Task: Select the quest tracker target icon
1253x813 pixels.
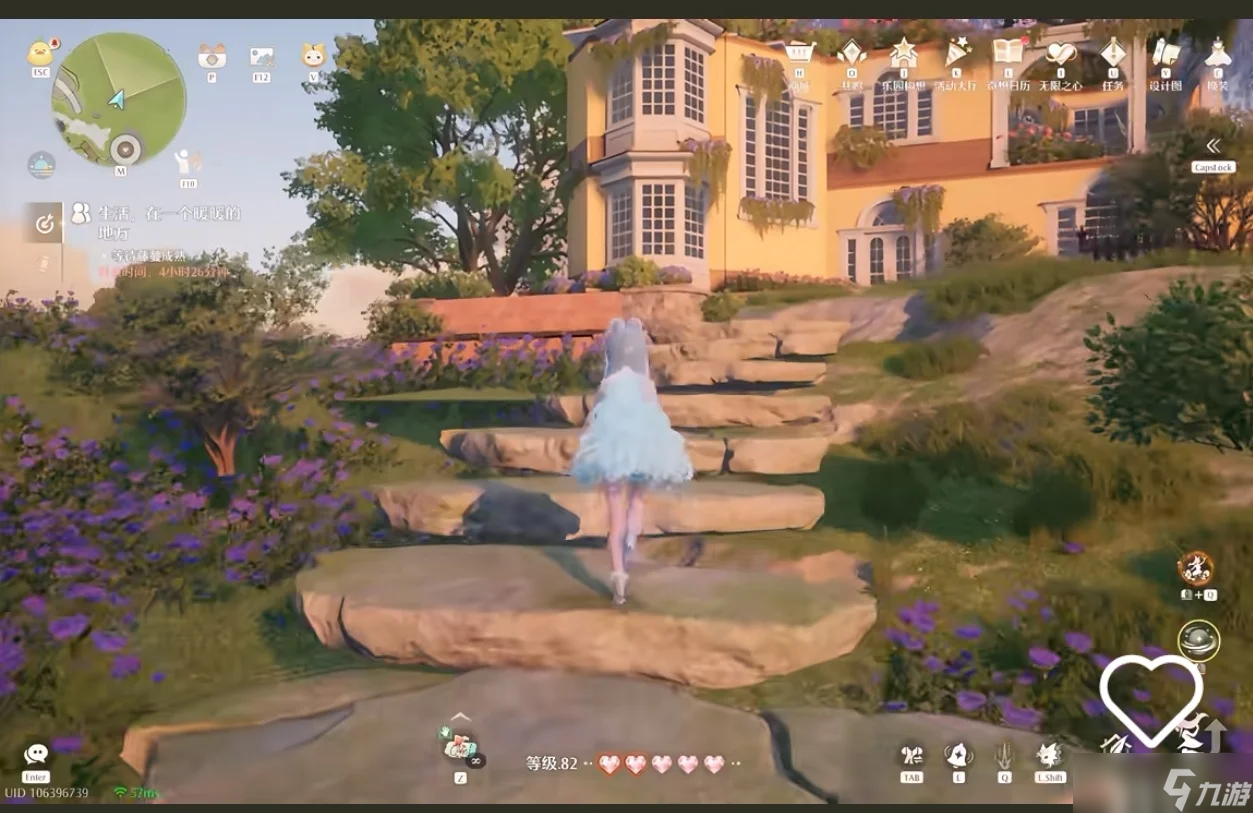Action: coord(45,225)
